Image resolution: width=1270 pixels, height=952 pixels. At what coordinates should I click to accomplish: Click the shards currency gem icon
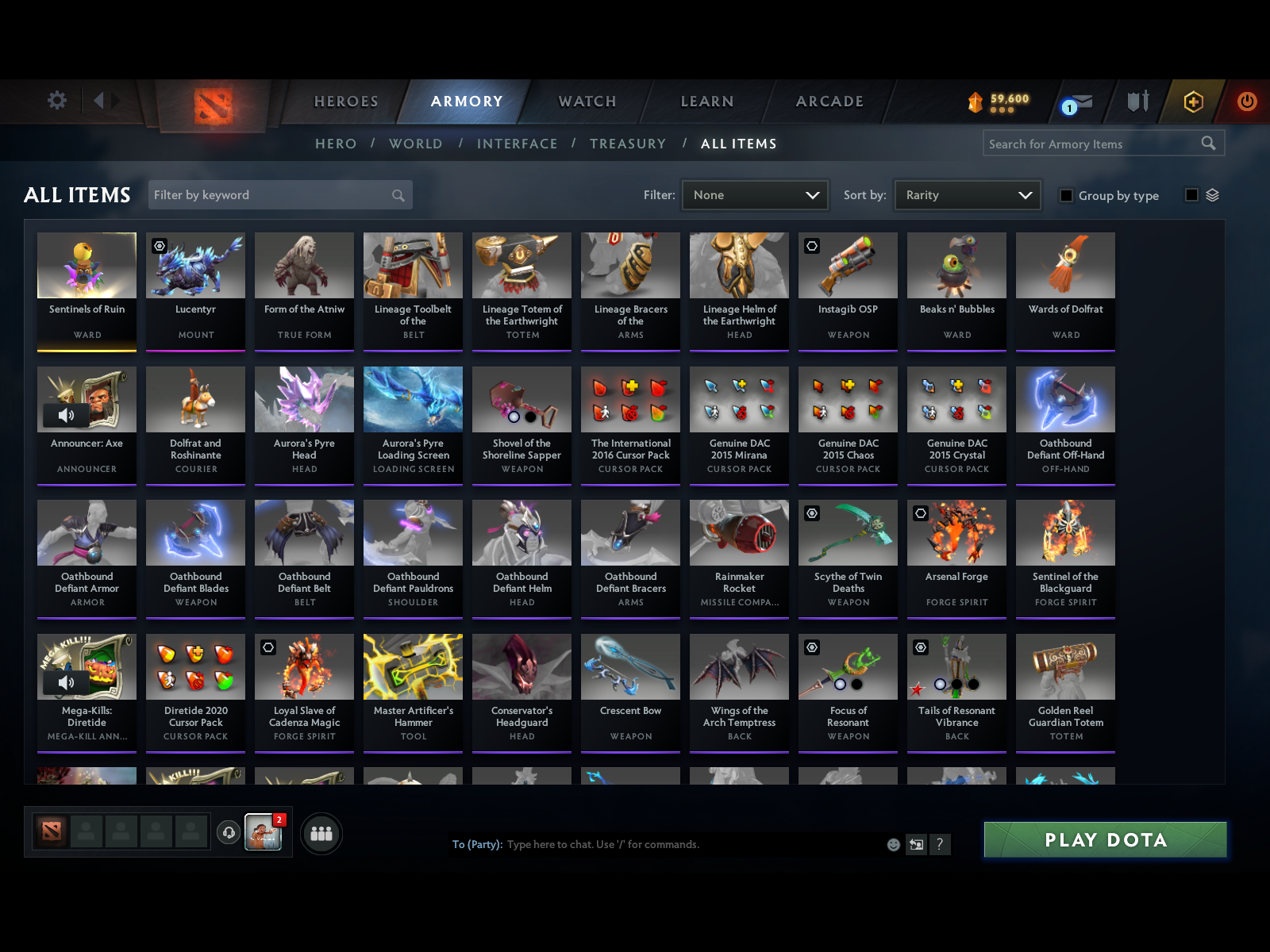pos(974,101)
